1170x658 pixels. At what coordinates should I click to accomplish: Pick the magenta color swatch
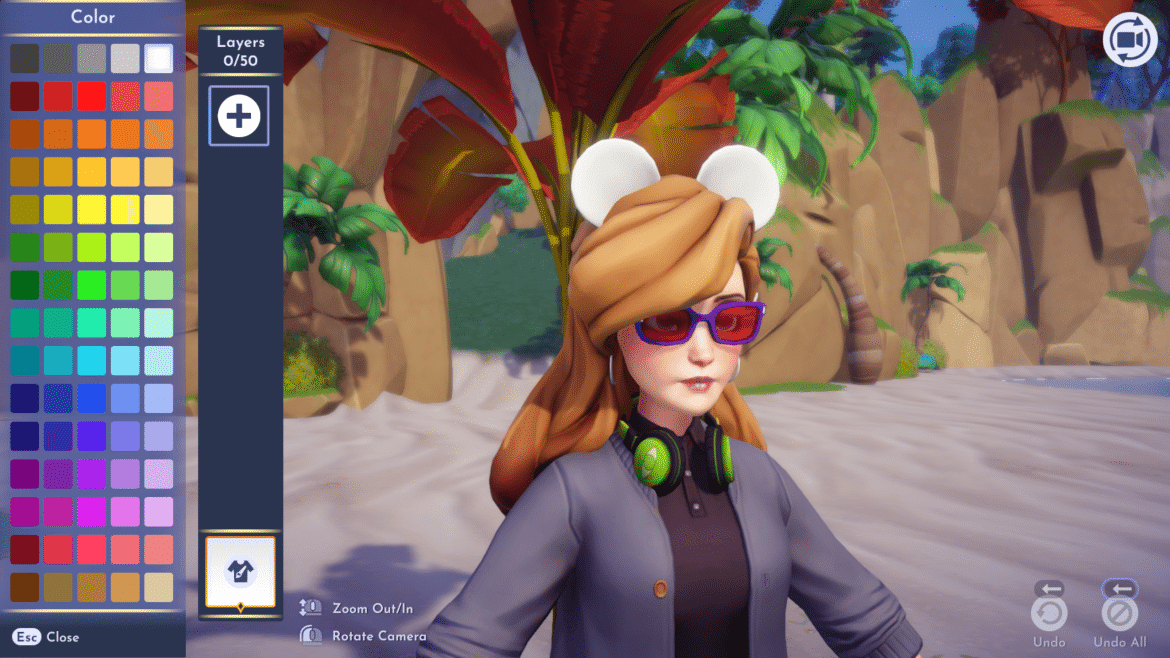(91, 512)
